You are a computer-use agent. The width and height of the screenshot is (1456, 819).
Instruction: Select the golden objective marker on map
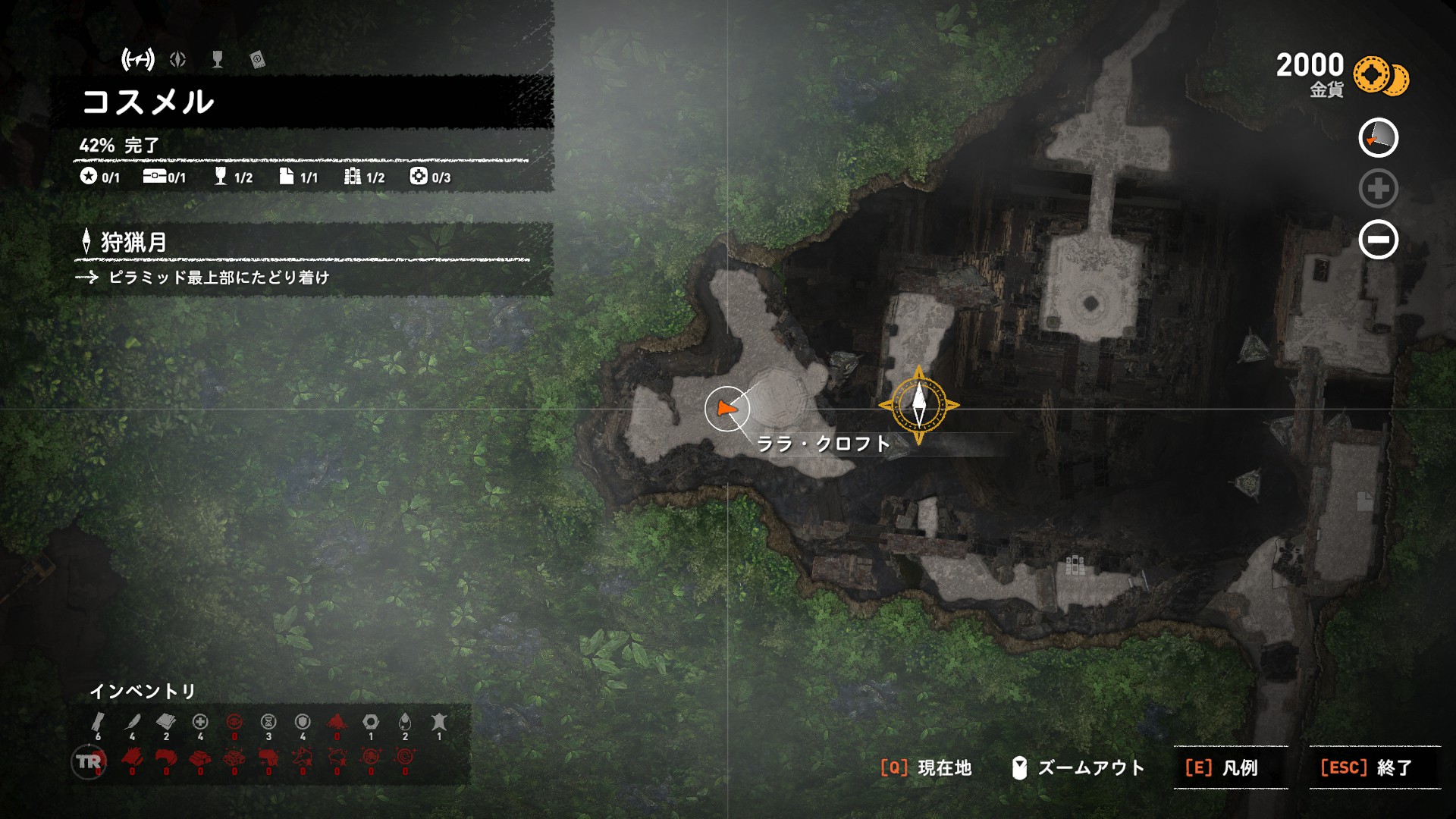[918, 405]
